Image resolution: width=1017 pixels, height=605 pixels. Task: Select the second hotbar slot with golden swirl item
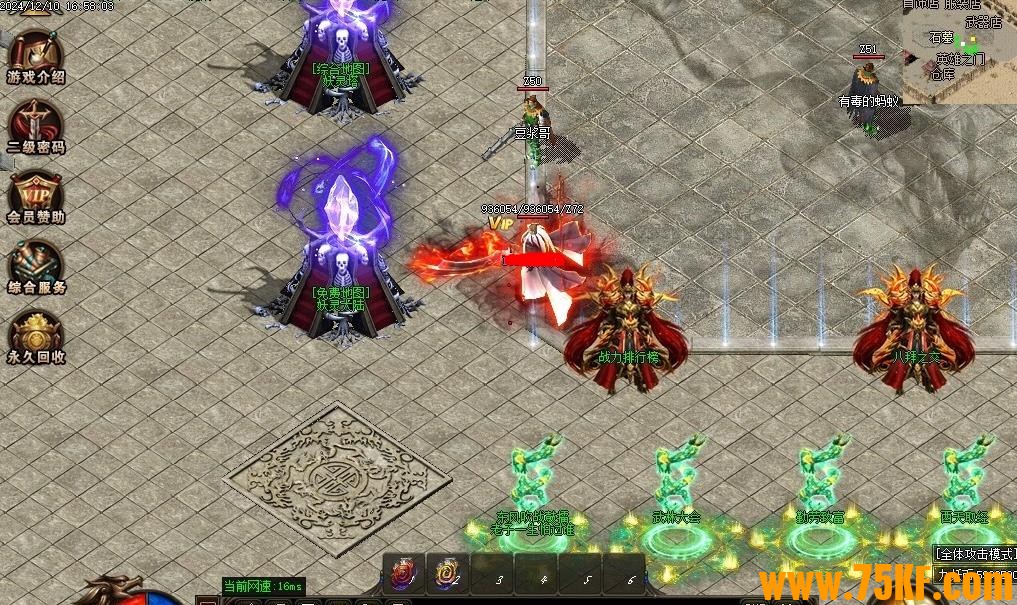[x=446, y=574]
